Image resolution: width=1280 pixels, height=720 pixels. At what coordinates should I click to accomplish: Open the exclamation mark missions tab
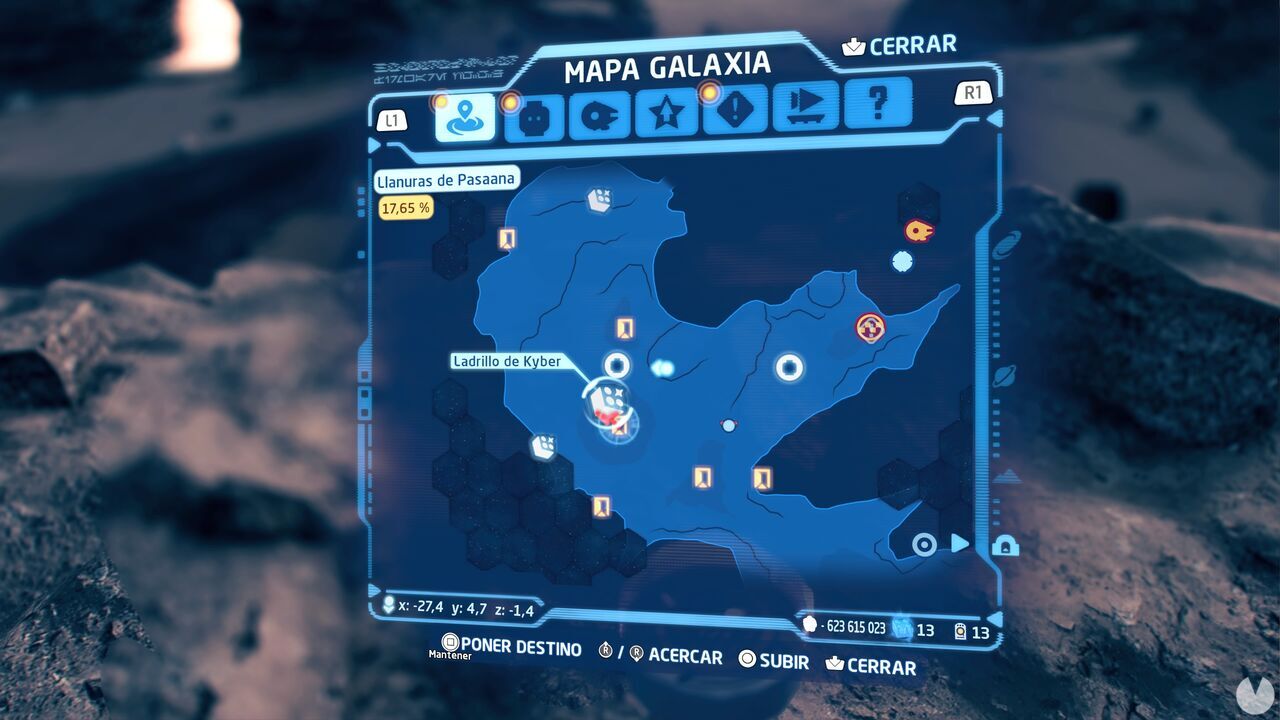[735, 110]
